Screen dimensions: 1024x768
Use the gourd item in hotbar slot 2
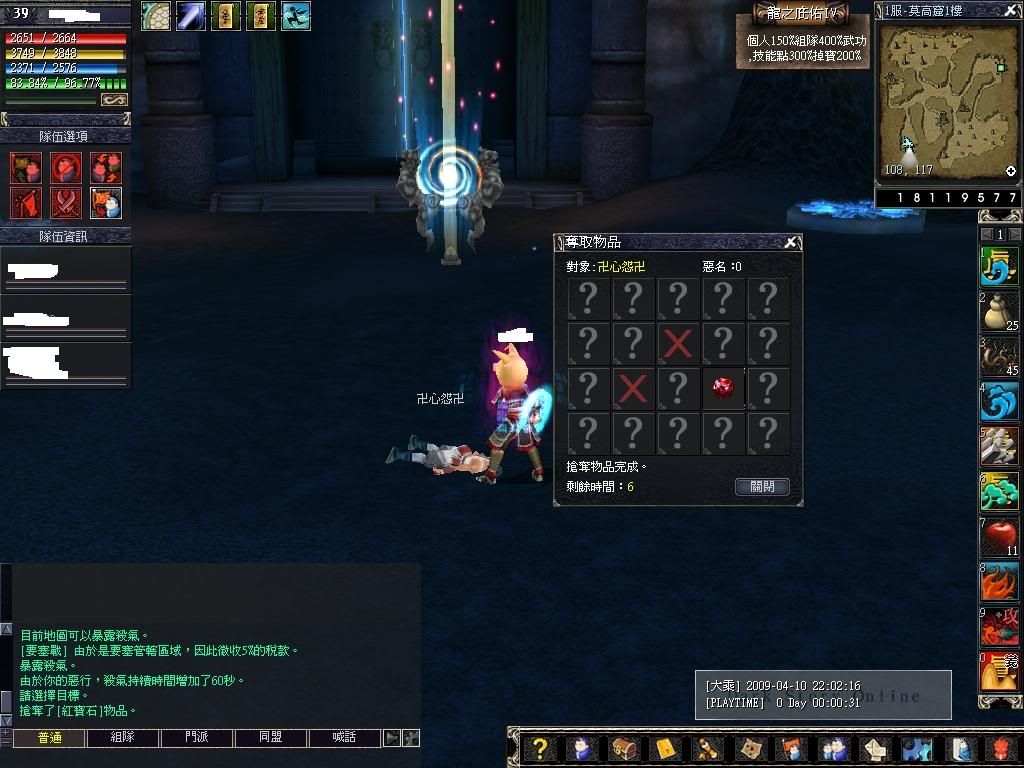click(998, 311)
